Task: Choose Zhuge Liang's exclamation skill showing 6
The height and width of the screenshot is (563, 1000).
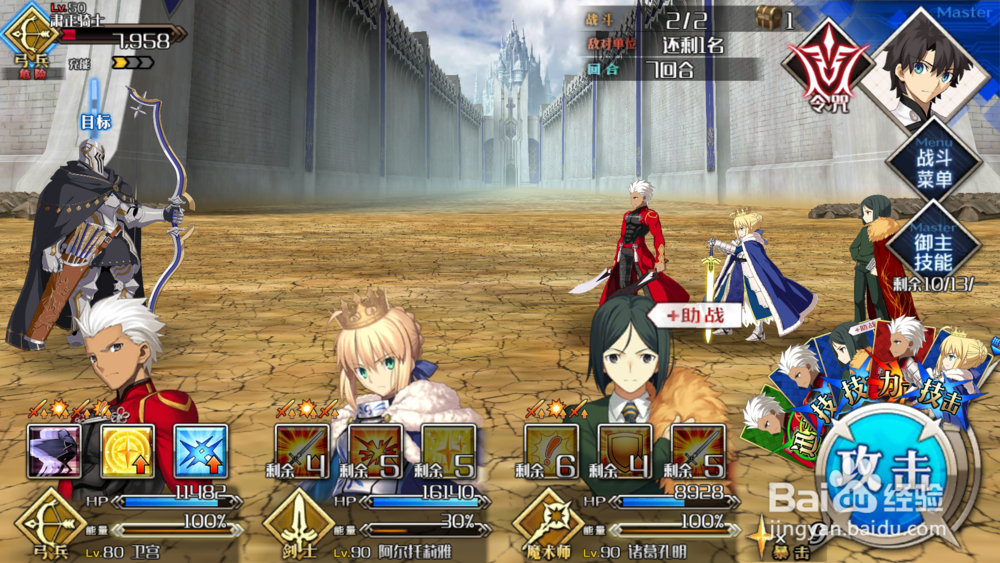Action: [551, 452]
